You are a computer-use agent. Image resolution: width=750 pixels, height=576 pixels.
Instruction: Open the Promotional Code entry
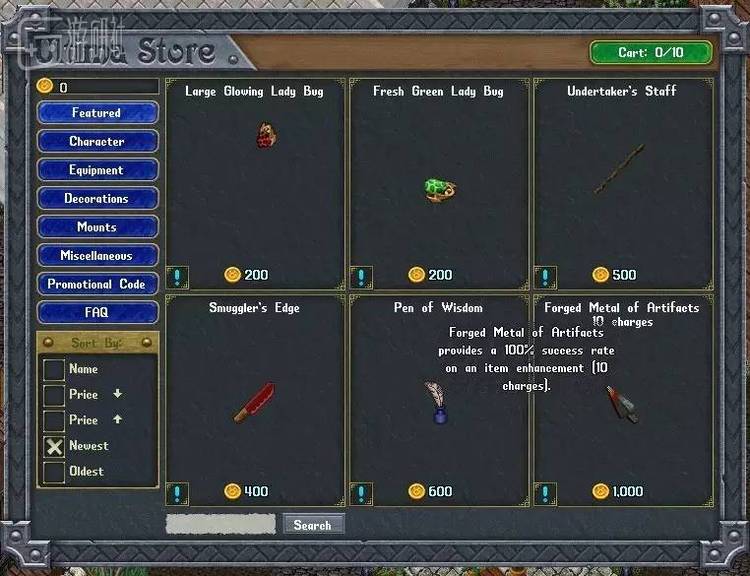97,284
